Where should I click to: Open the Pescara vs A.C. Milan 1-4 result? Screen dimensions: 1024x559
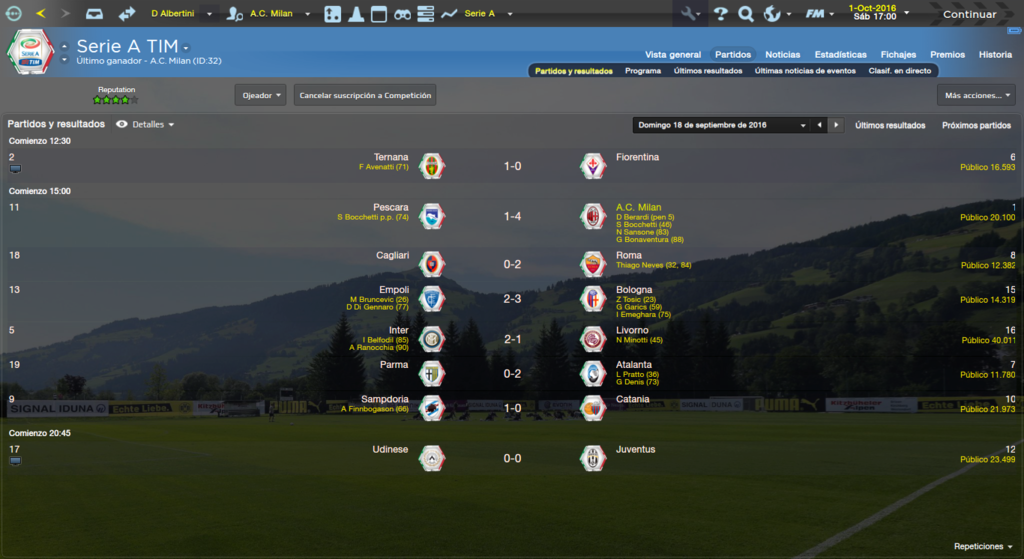click(x=512, y=216)
